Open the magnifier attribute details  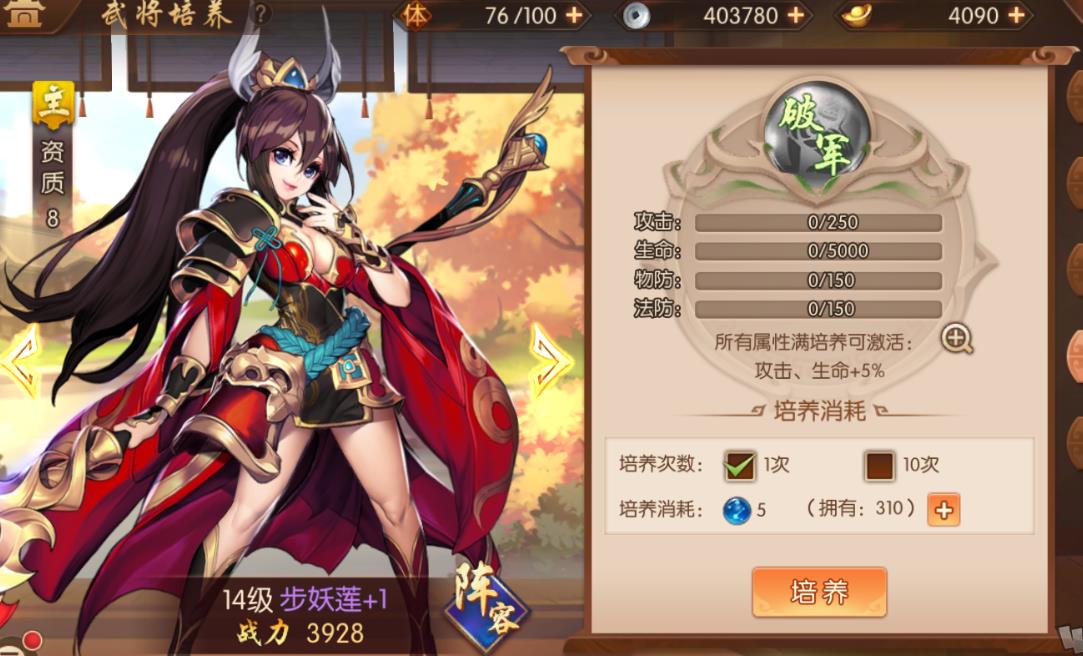click(x=957, y=339)
